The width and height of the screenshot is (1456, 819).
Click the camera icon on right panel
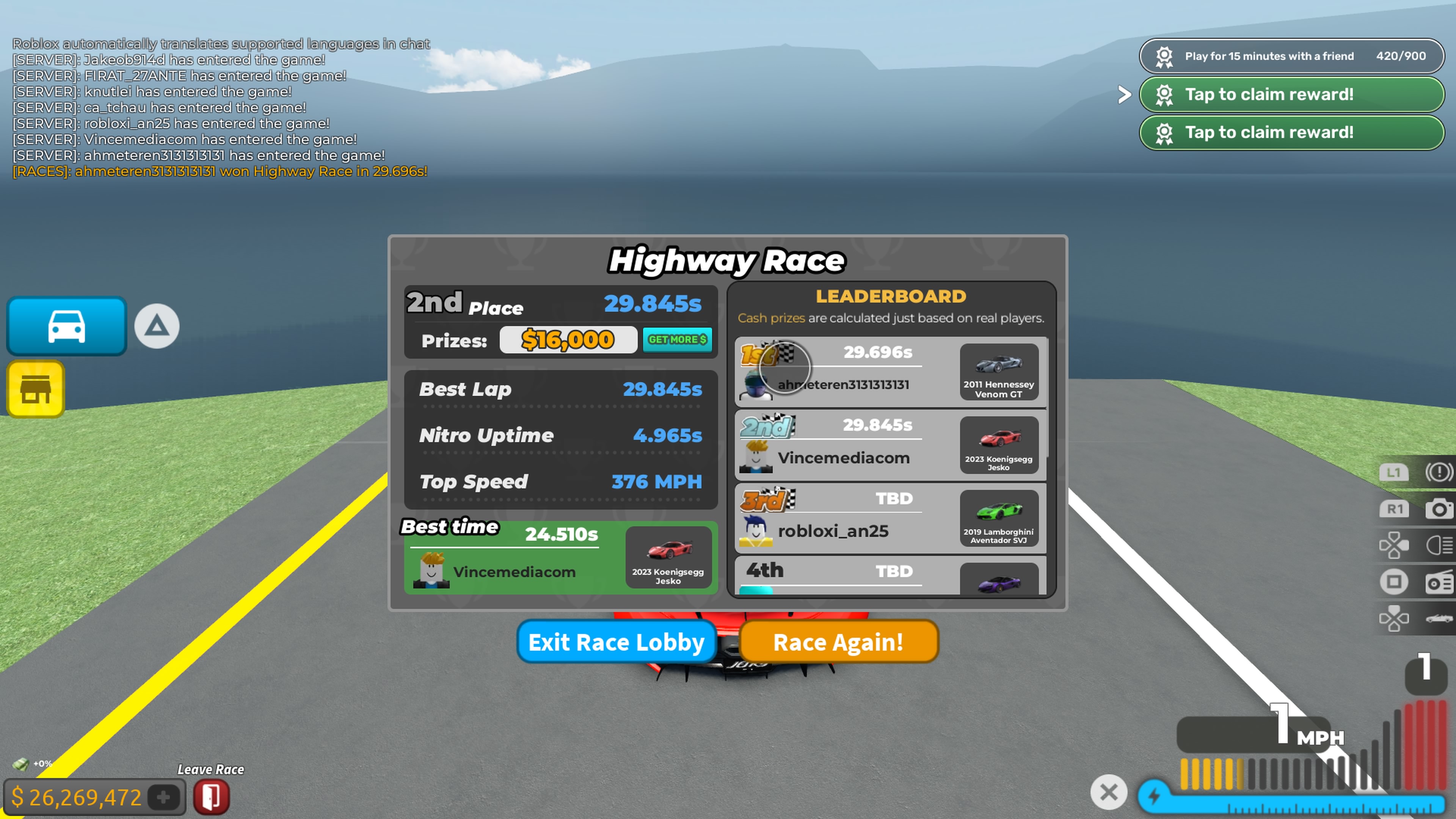click(x=1439, y=509)
